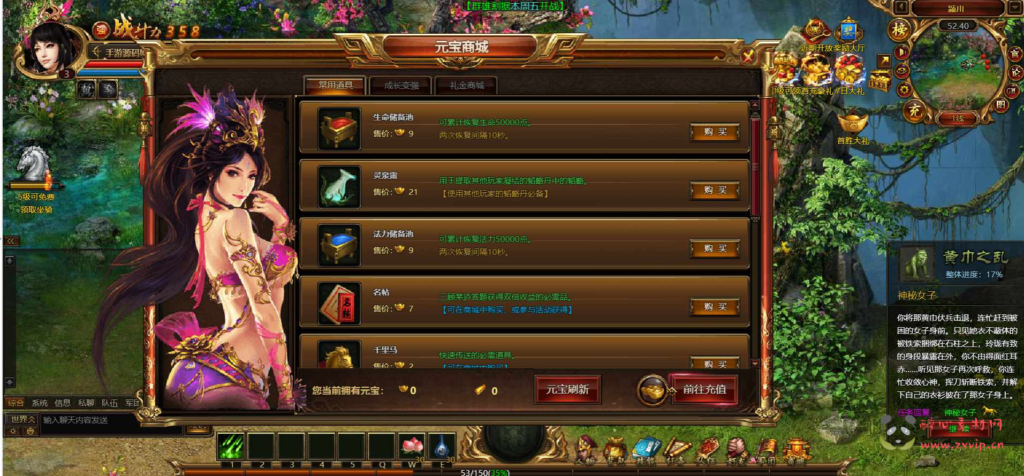Activate the green claw skill slot
The image size is (1024, 476).
pos(231,446)
